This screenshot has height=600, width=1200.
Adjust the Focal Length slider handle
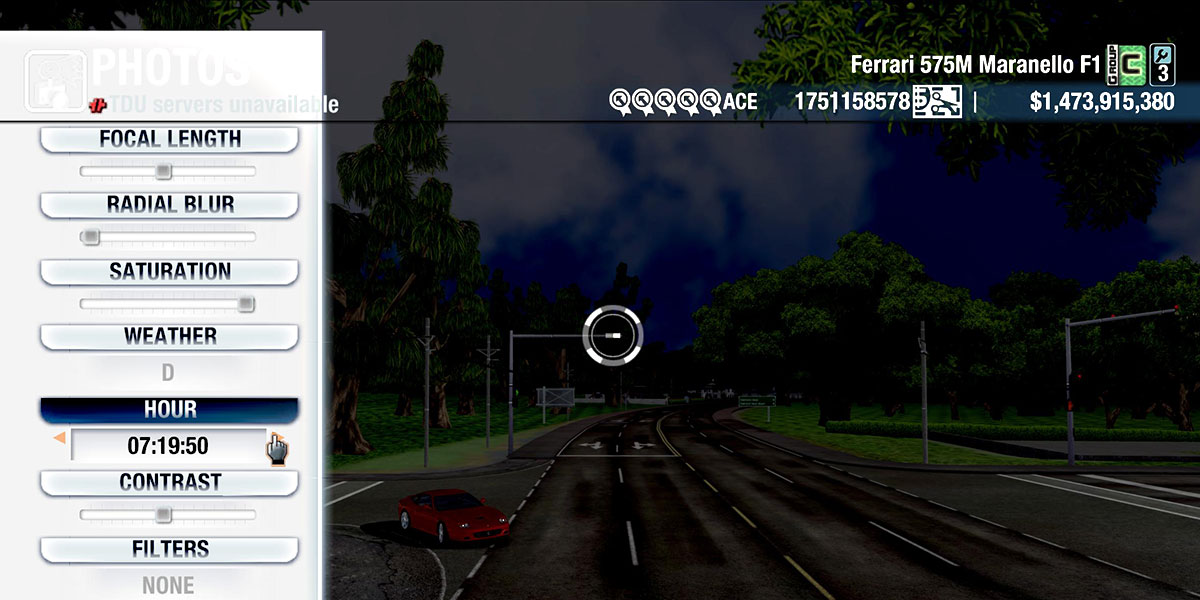coord(164,172)
